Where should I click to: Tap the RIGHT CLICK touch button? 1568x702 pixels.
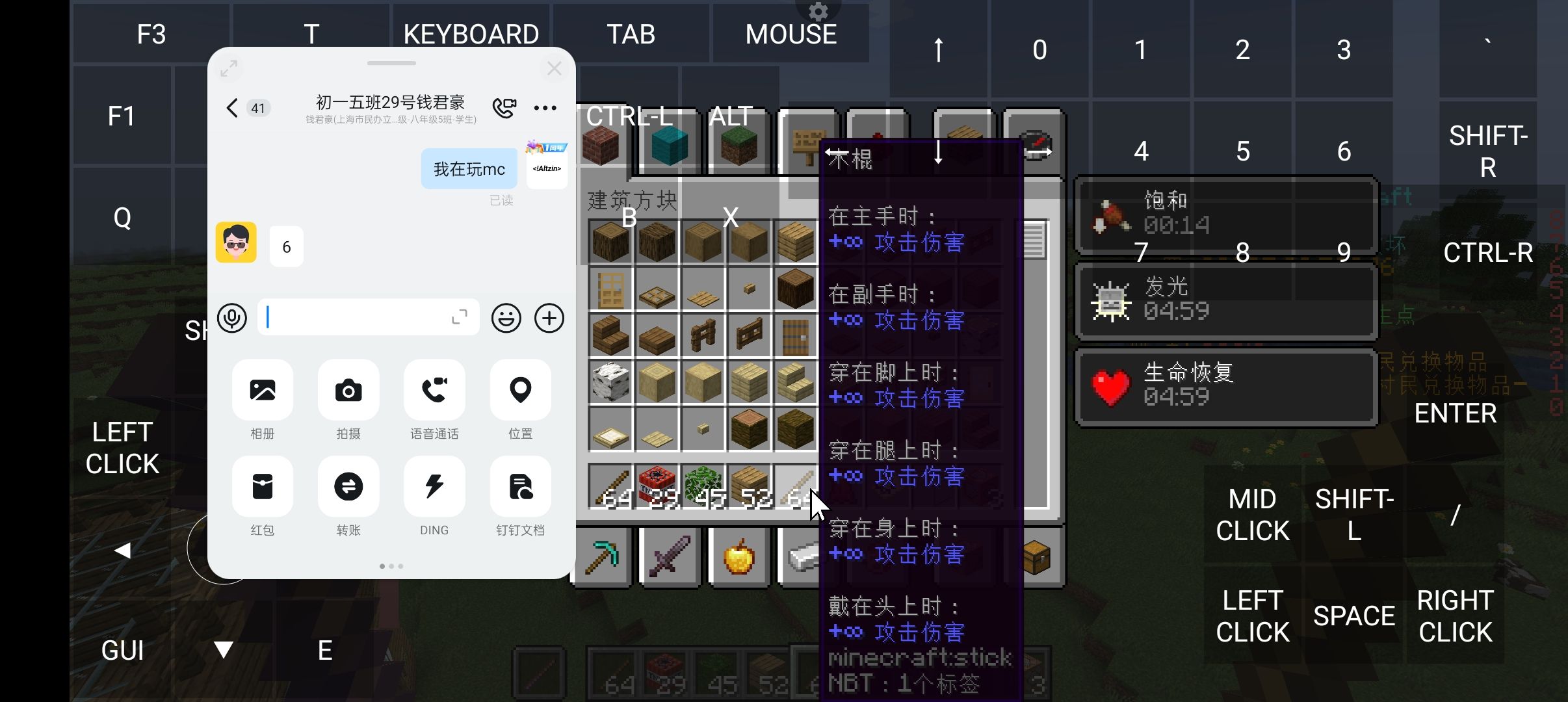coord(1455,616)
